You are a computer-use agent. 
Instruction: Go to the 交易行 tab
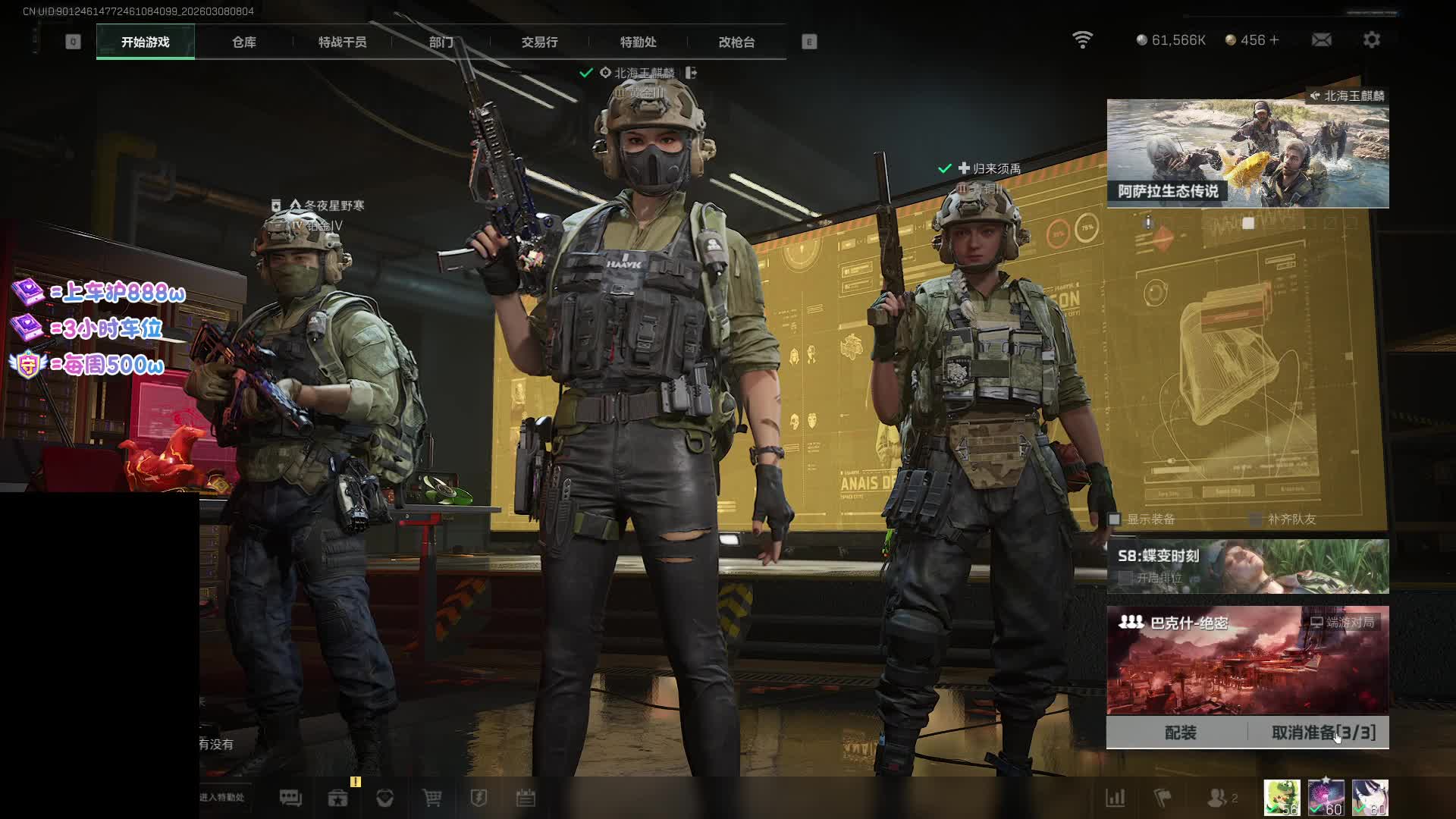pyautogui.click(x=539, y=42)
